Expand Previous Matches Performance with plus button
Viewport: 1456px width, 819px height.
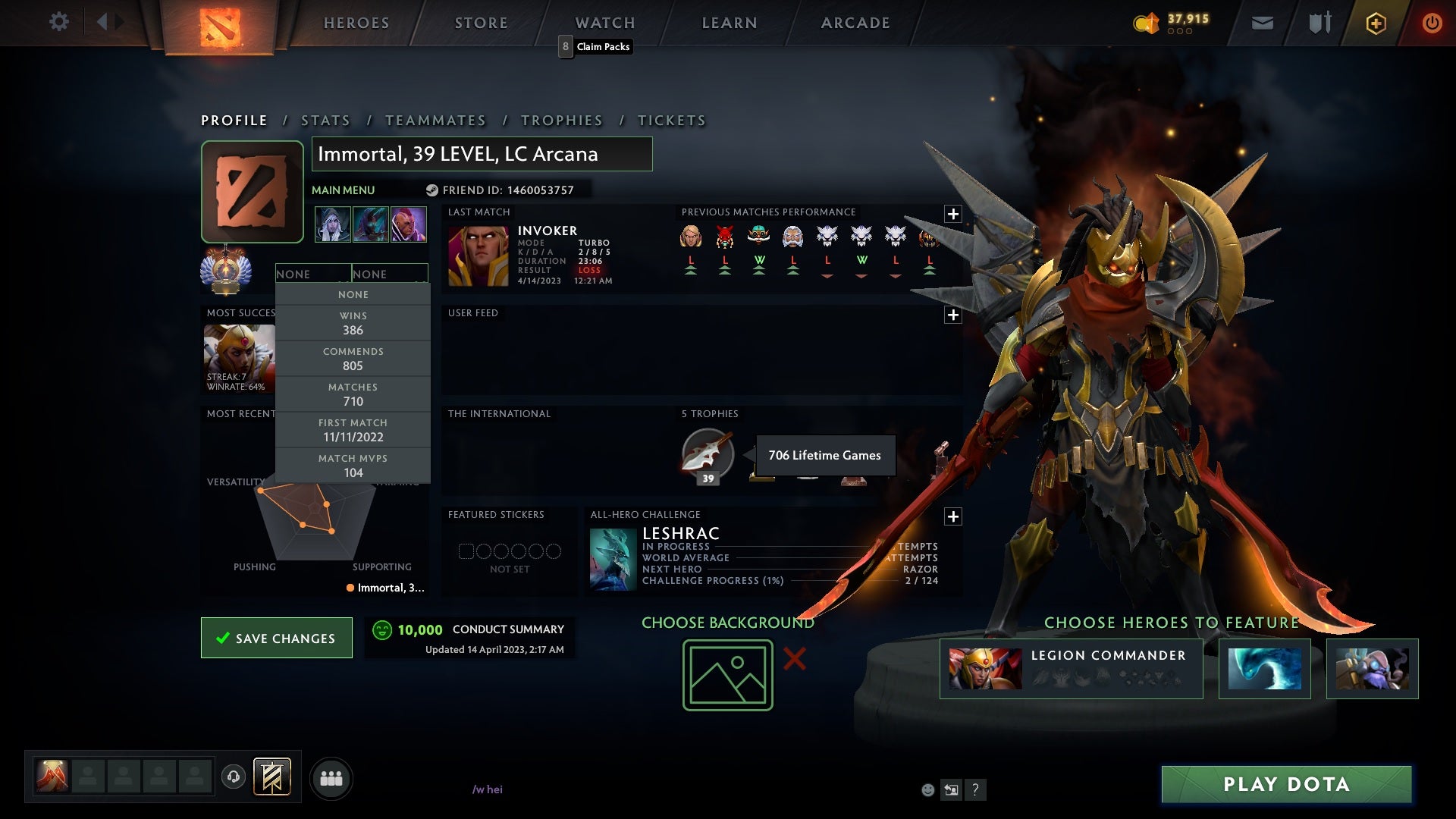953,215
